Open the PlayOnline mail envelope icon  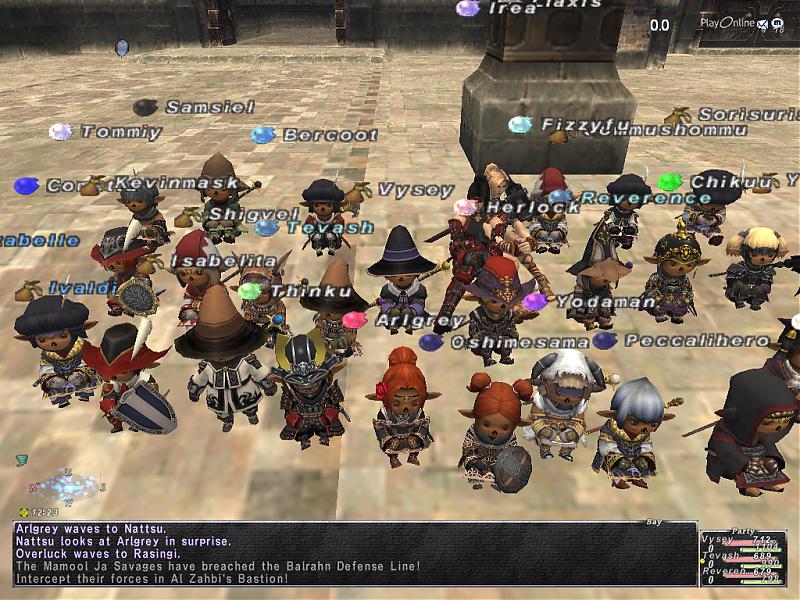pyautogui.click(x=763, y=23)
